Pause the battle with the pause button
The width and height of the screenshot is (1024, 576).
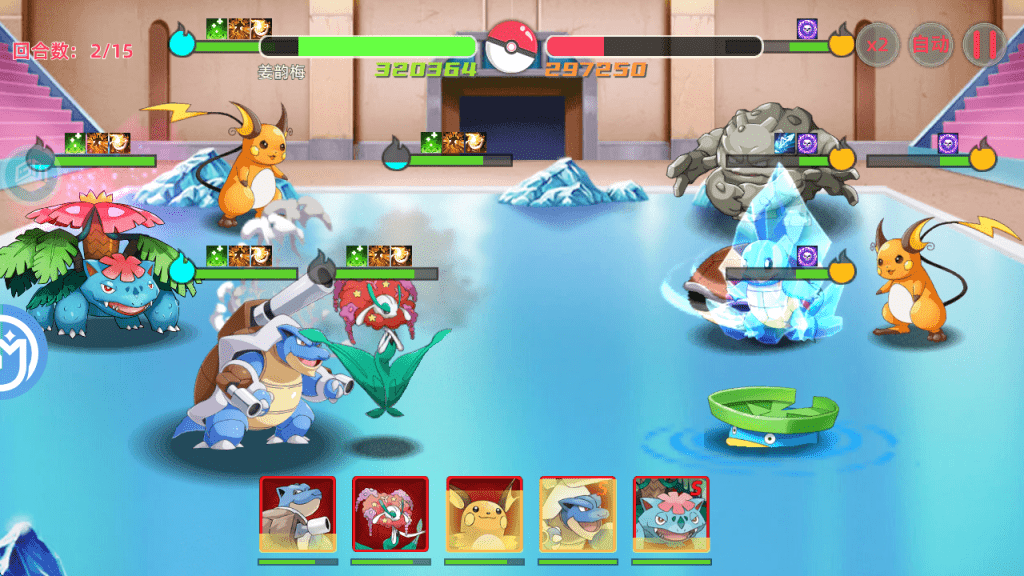[984, 45]
